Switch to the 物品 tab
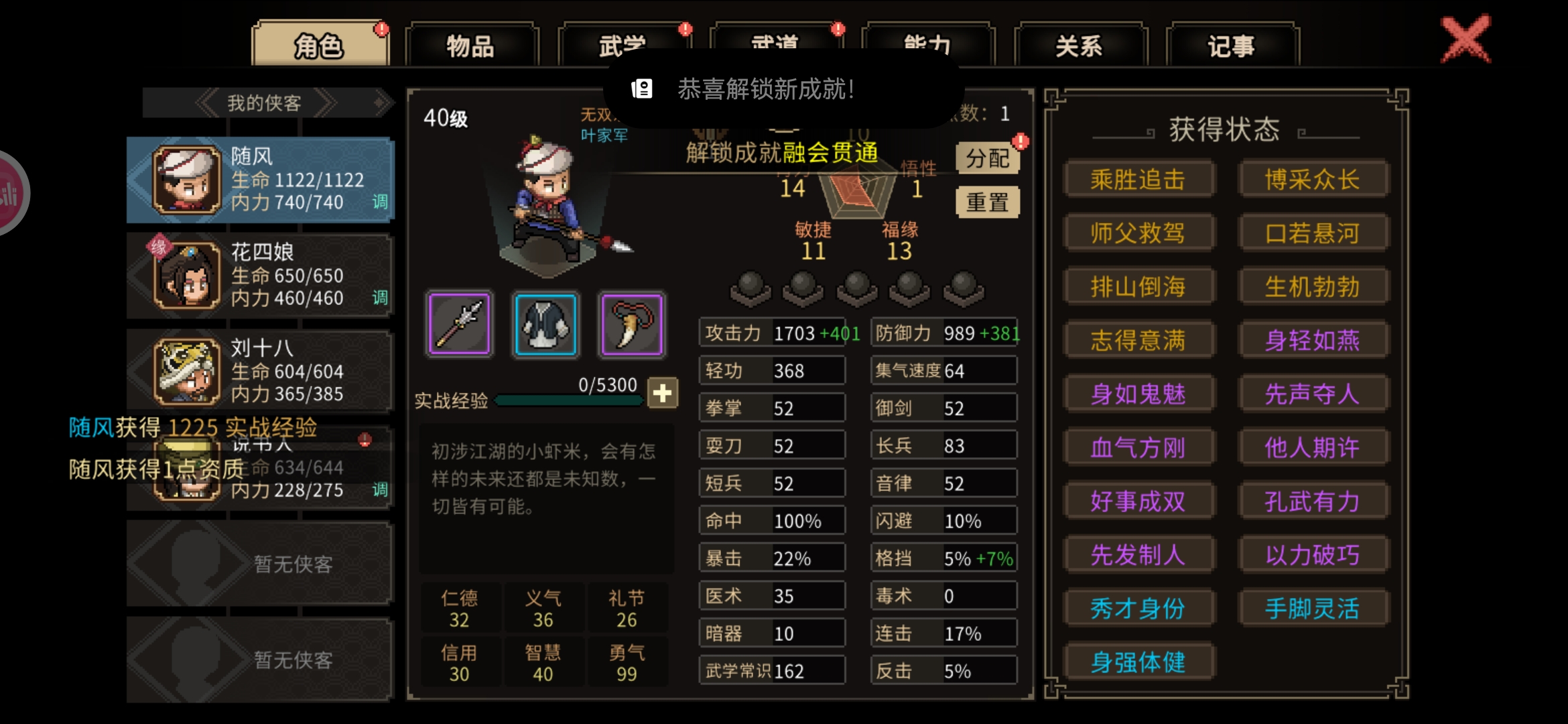Screen dimensions: 1568x724 pyautogui.click(x=471, y=46)
